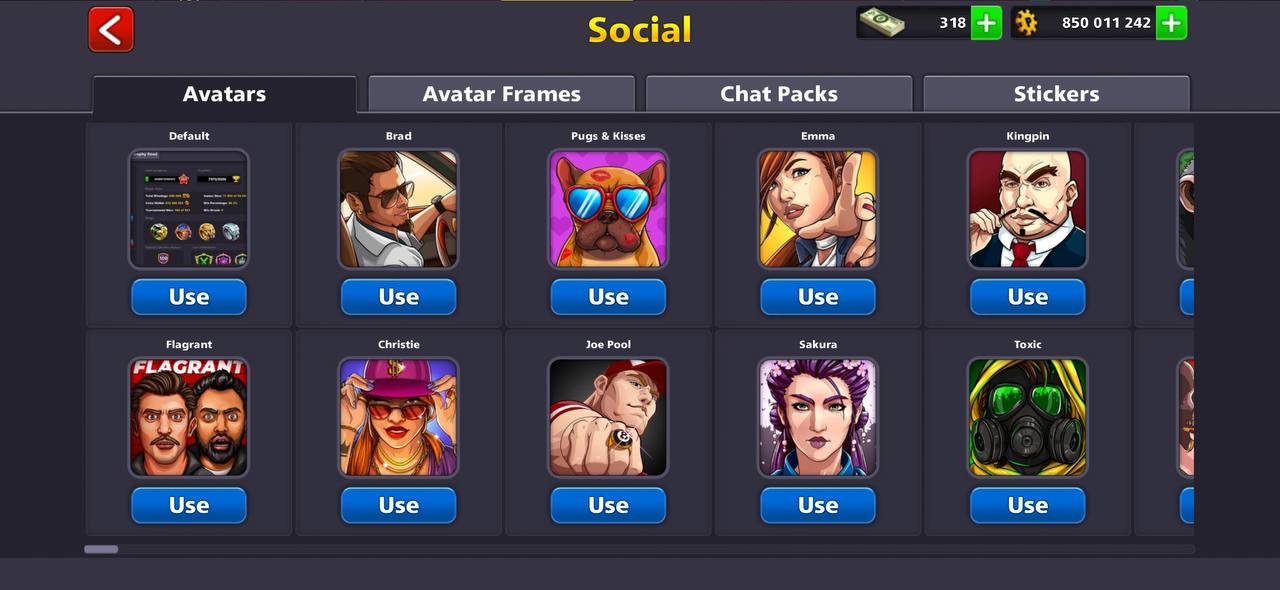This screenshot has height=590, width=1280.
Task: Click the horizontal scrollbar handle
Action: [x=101, y=549]
